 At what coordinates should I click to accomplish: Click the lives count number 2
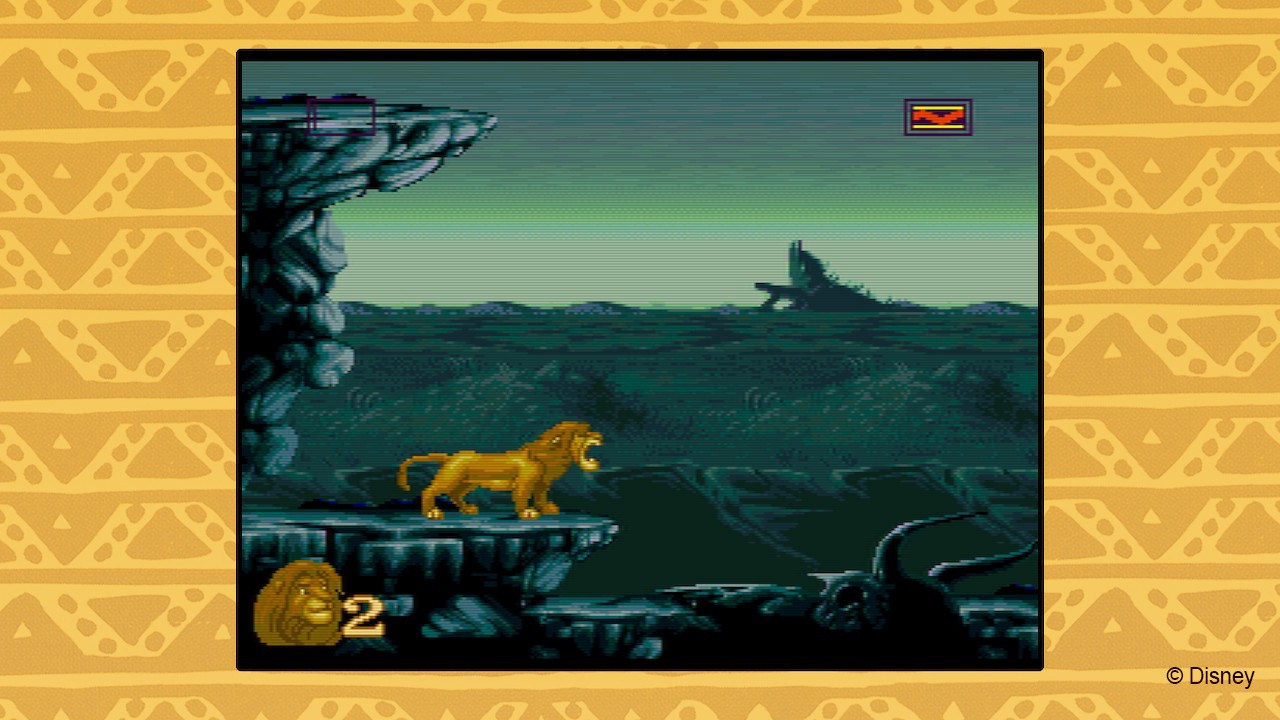click(x=363, y=613)
